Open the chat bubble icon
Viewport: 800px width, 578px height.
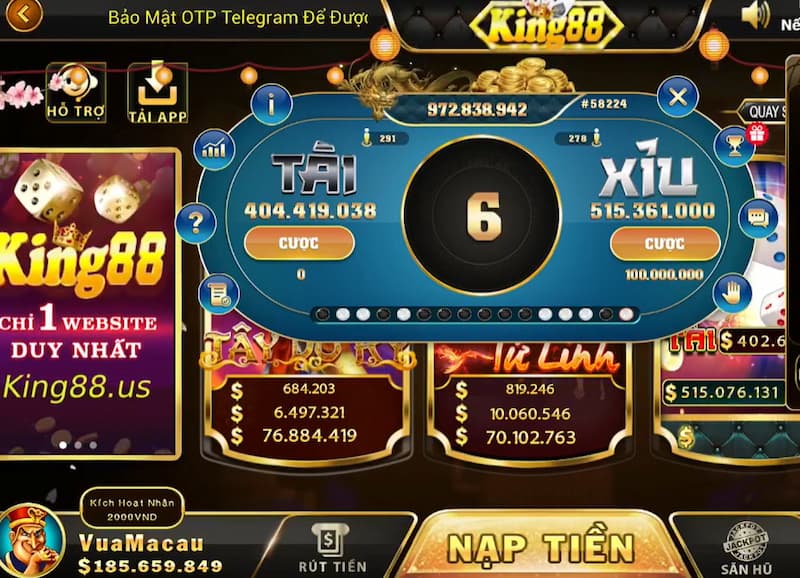click(757, 217)
